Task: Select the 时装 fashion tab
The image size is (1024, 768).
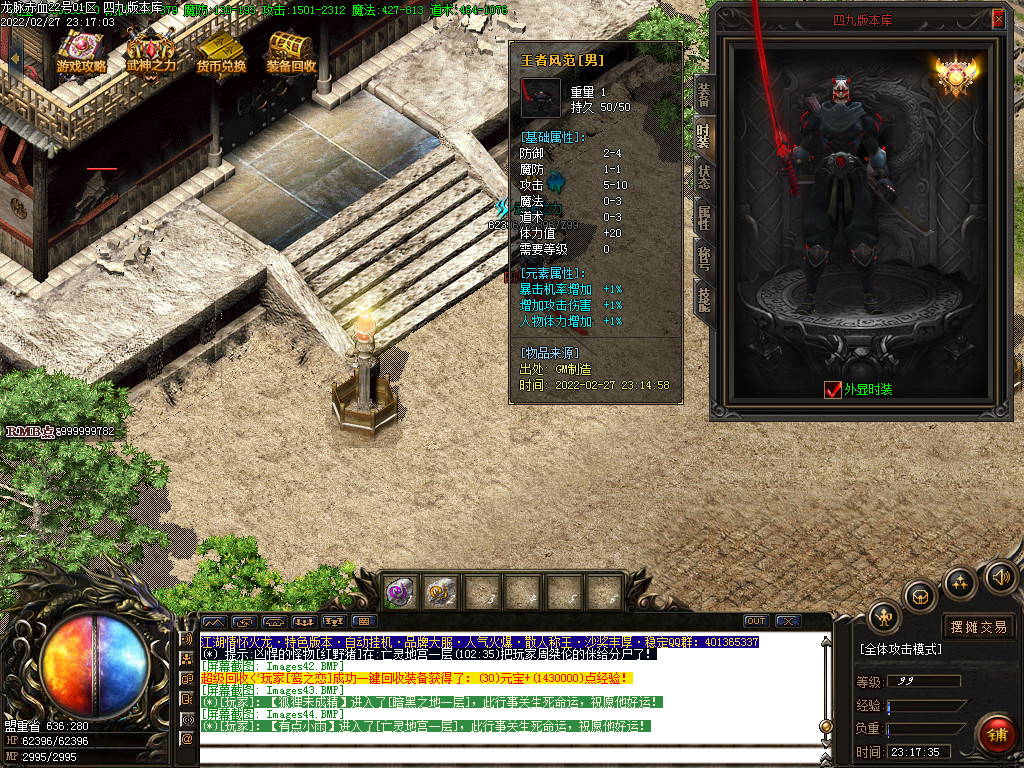Action: 704,136
